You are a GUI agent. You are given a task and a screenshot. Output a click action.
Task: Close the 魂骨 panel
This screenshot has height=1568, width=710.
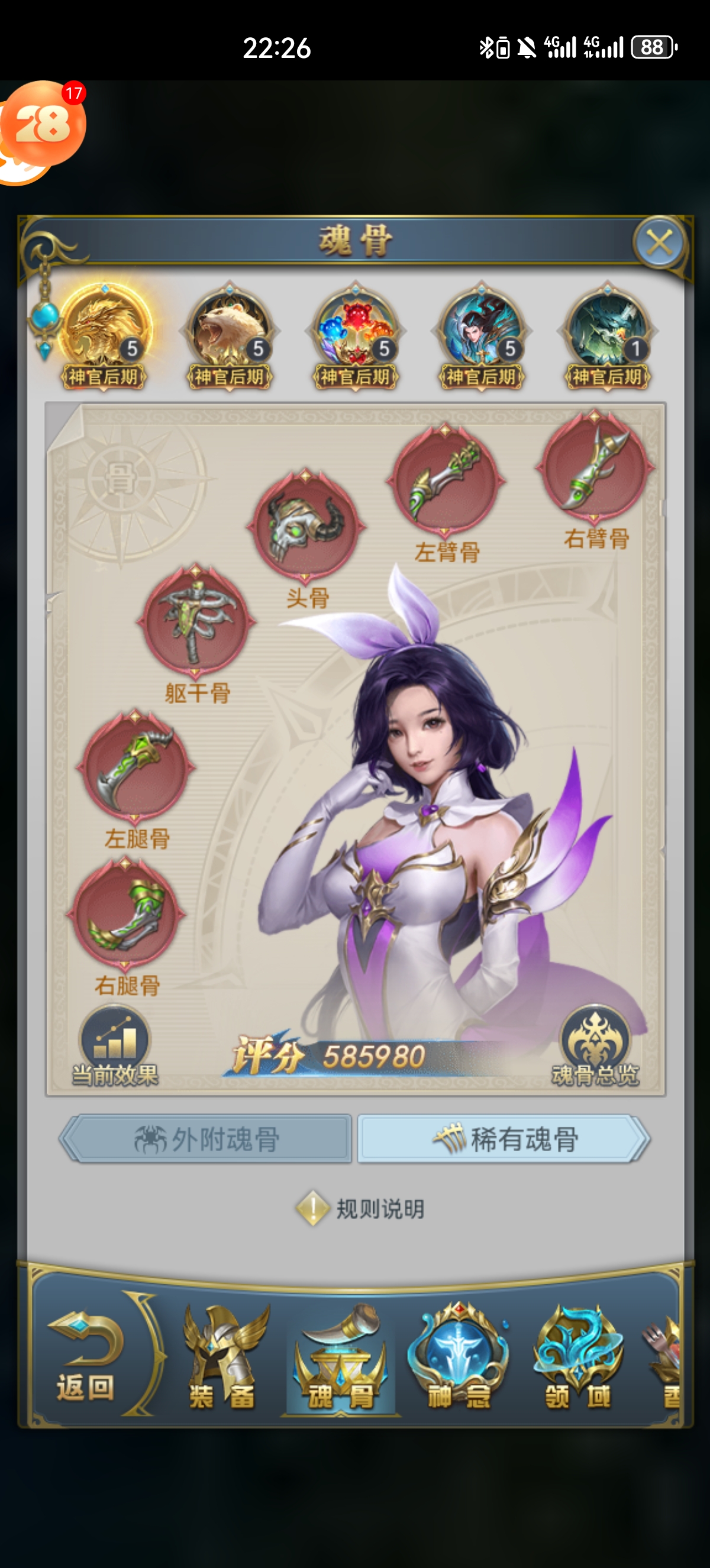click(660, 244)
